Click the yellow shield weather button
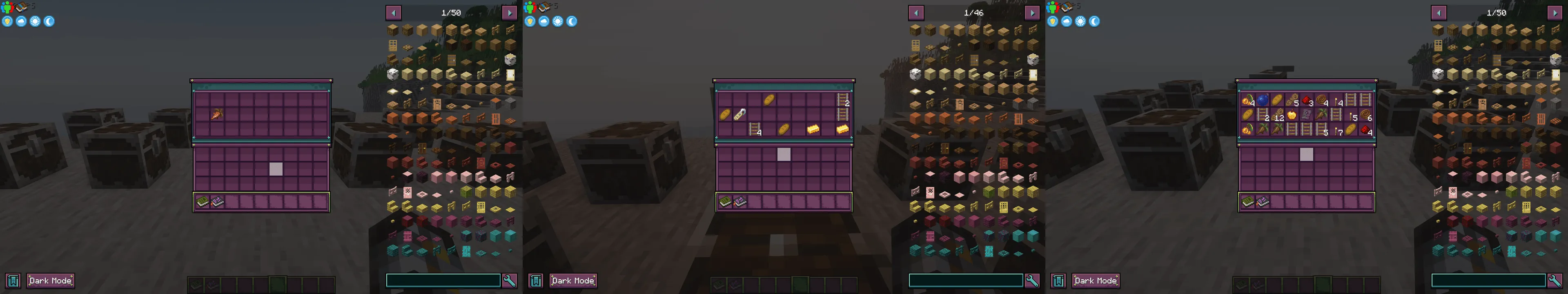This screenshot has width=1568, height=294. tap(7, 21)
